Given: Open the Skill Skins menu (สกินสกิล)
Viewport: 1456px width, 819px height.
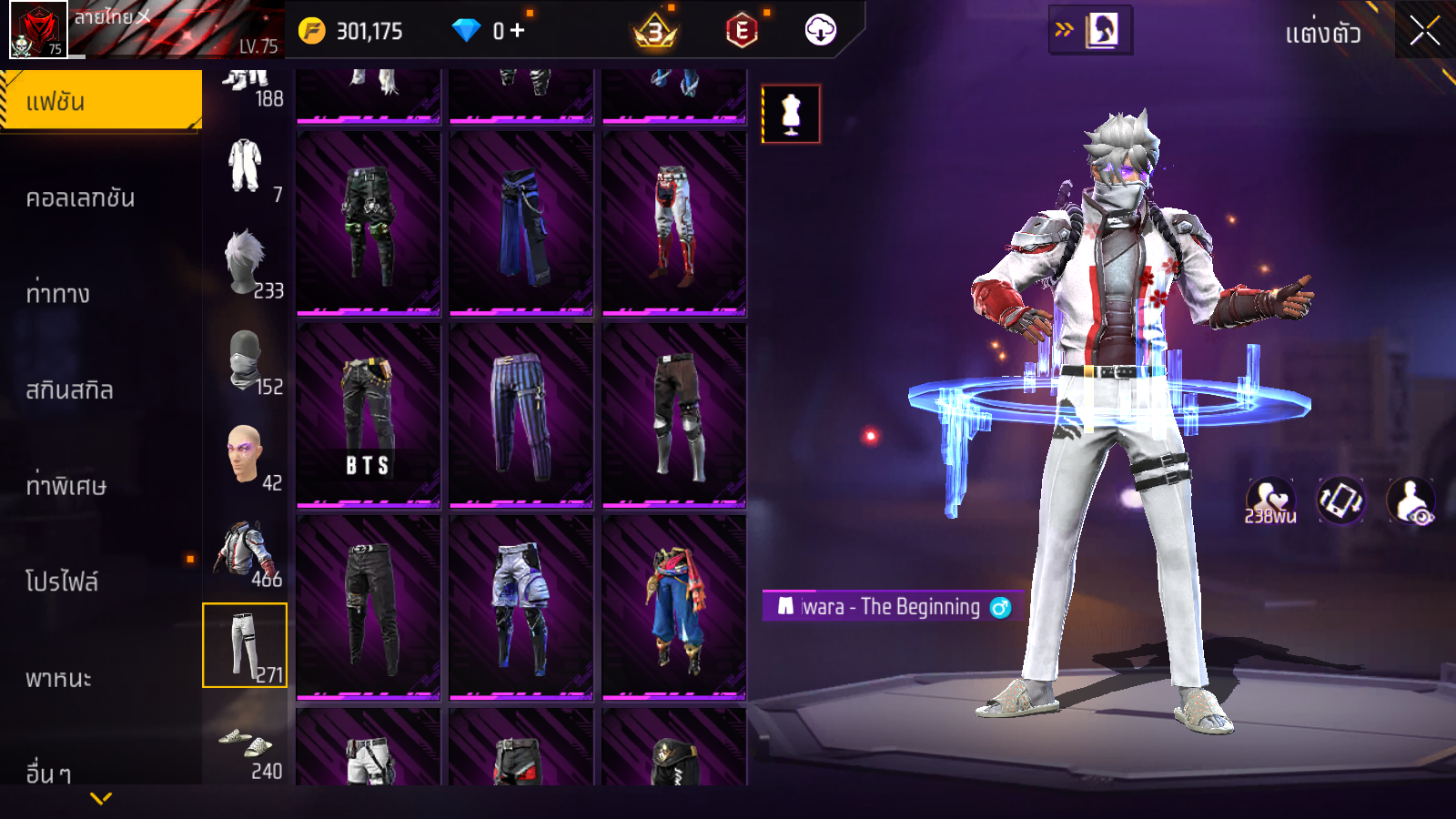Looking at the screenshot, I should (69, 390).
